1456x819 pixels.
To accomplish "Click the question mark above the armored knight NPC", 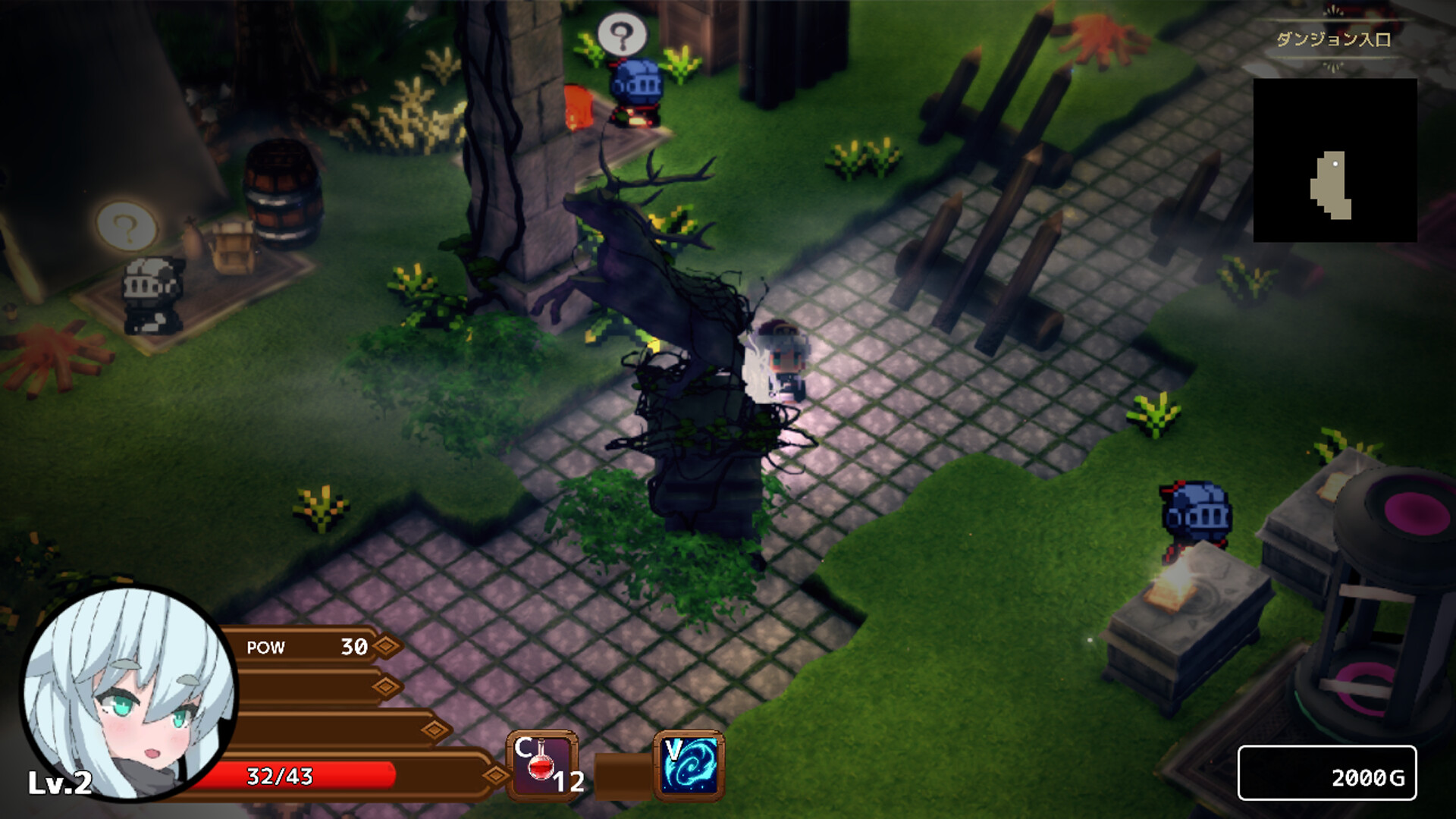I will point(127,226).
